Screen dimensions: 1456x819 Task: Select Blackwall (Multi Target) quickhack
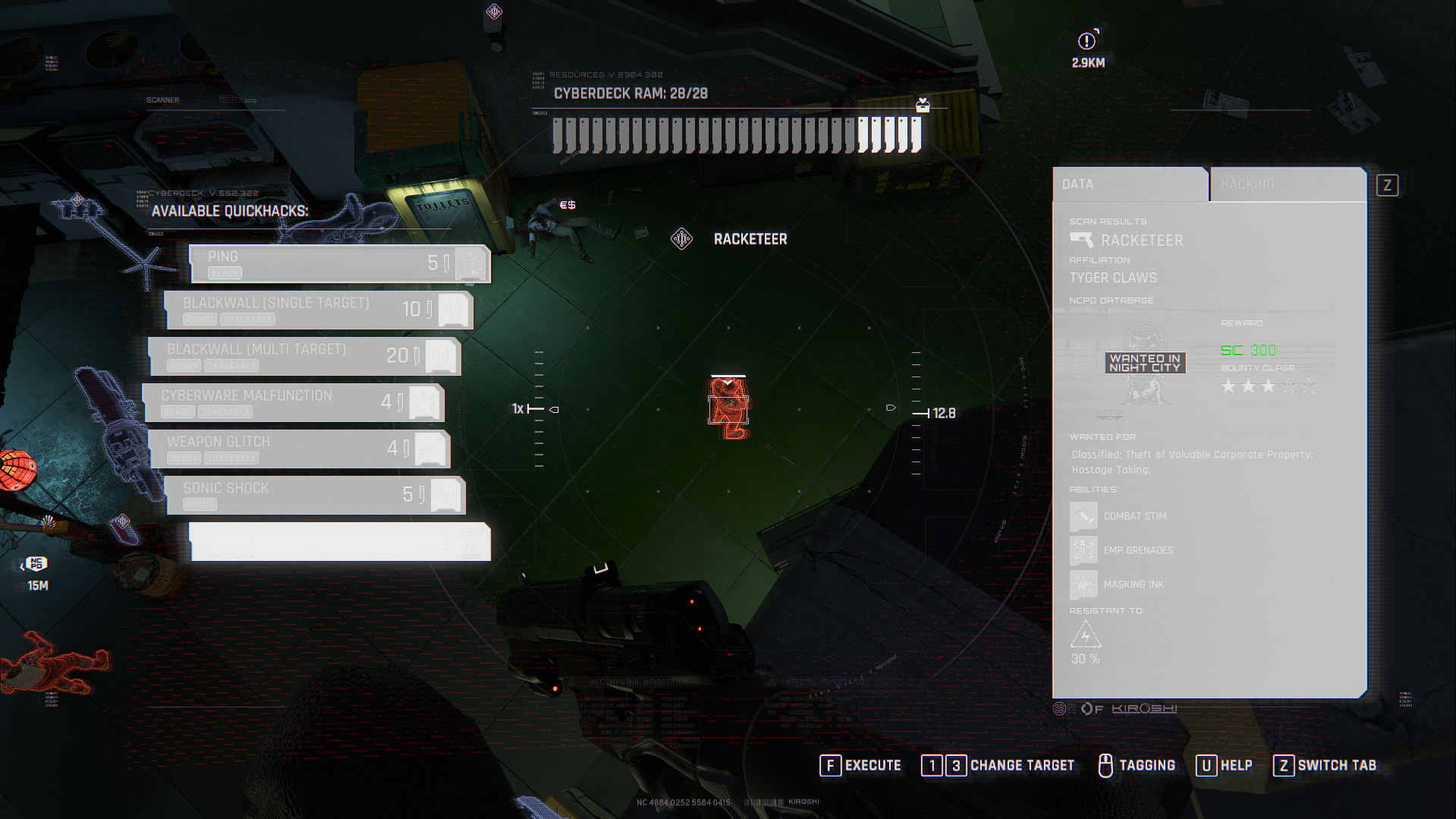point(303,356)
